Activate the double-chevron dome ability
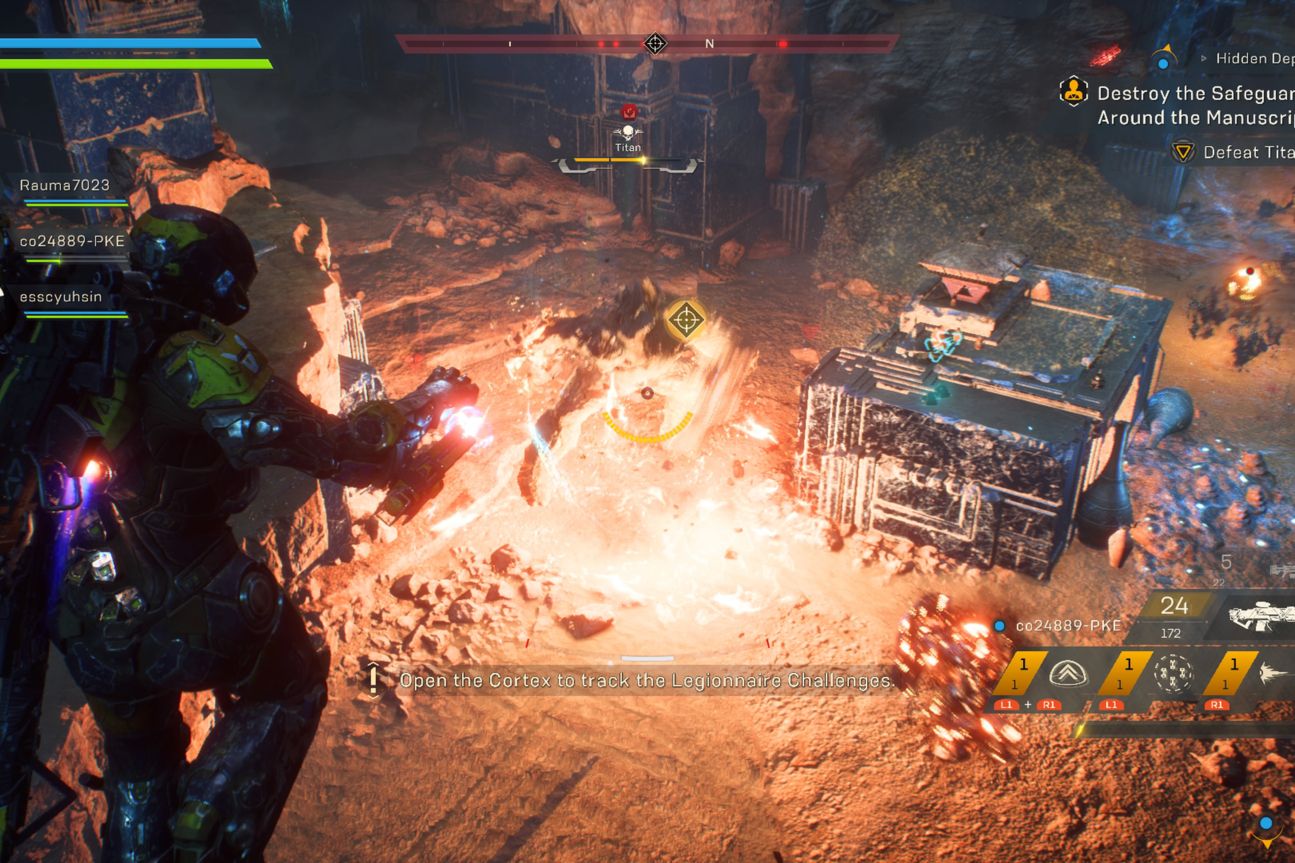 coord(1067,674)
